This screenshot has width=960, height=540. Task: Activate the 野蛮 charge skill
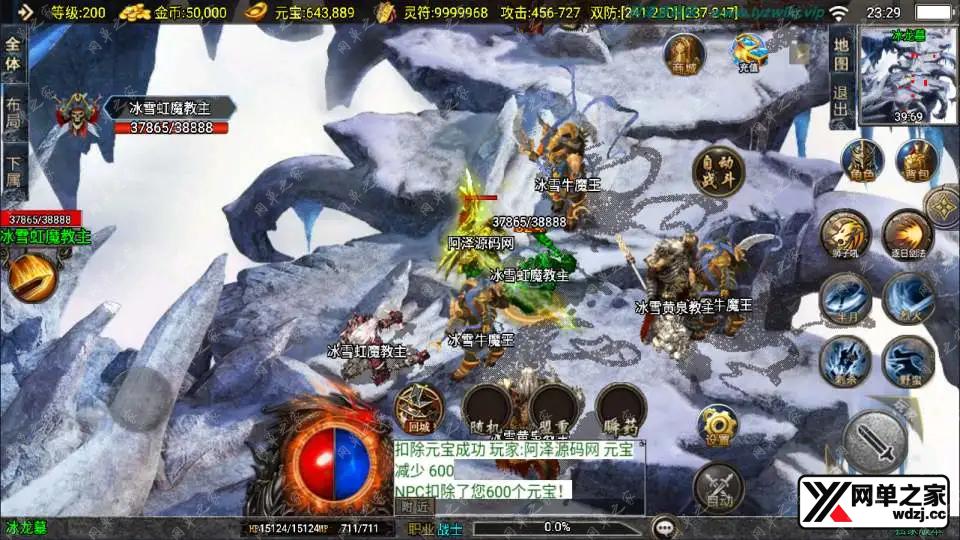pyautogui.click(x=906, y=360)
